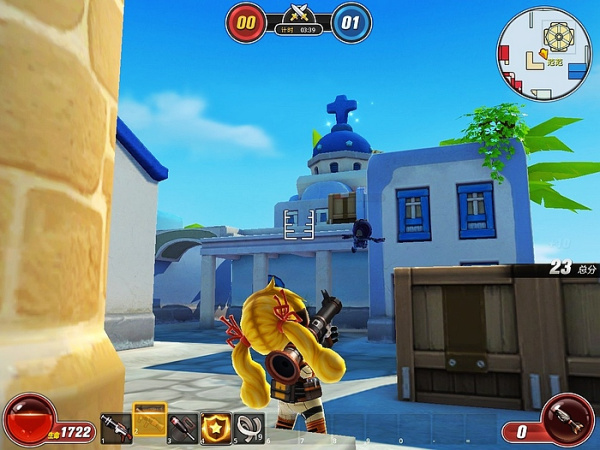
Task: Select the rifle in weapon slot 1
Action: (x=116, y=428)
